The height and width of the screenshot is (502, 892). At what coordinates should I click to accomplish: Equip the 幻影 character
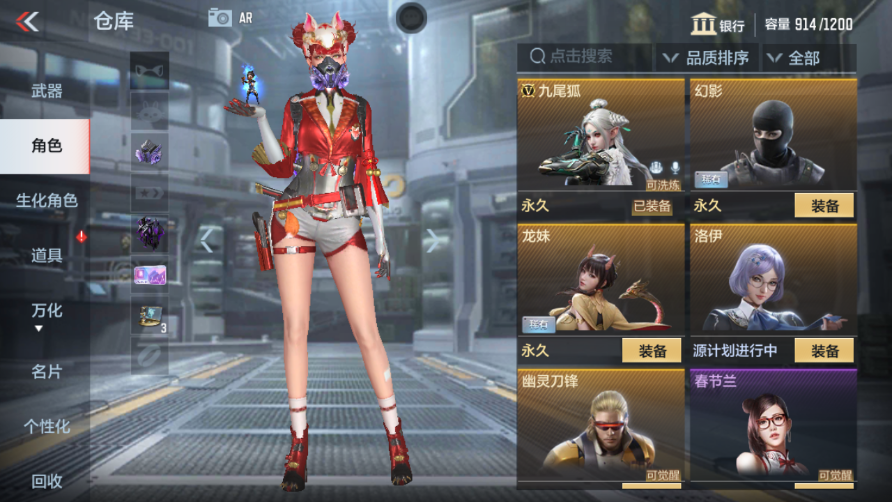click(x=824, y=206)
